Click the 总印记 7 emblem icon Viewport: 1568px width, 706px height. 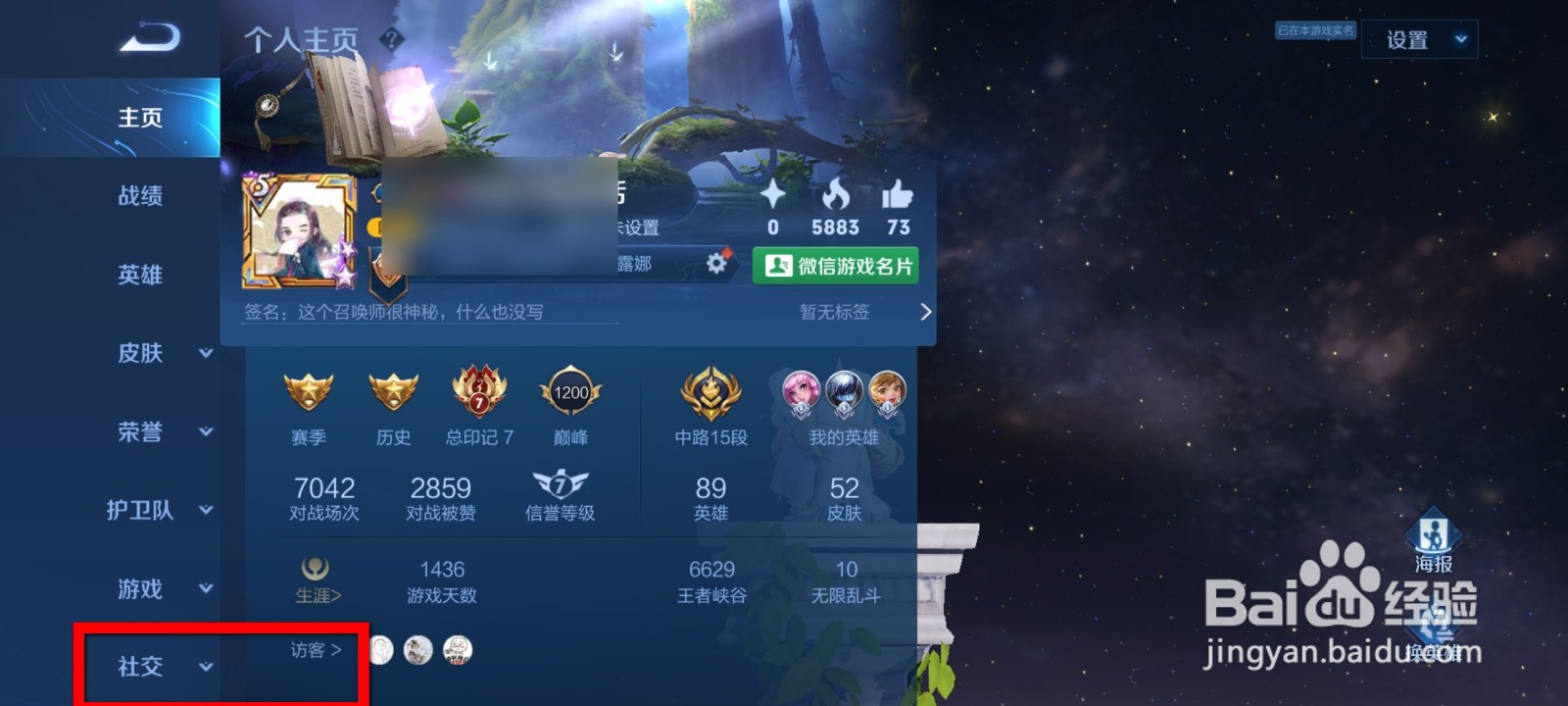[x=477, y=392]
